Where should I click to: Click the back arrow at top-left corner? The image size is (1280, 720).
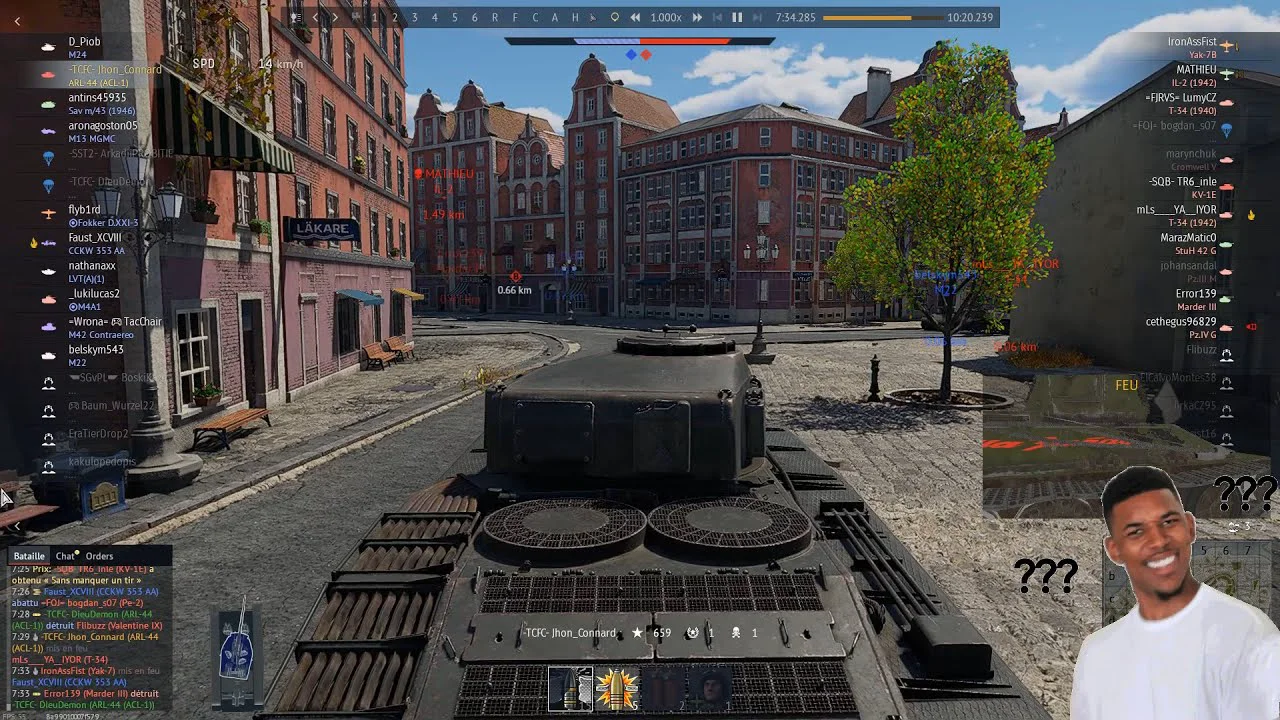[17, 21]
